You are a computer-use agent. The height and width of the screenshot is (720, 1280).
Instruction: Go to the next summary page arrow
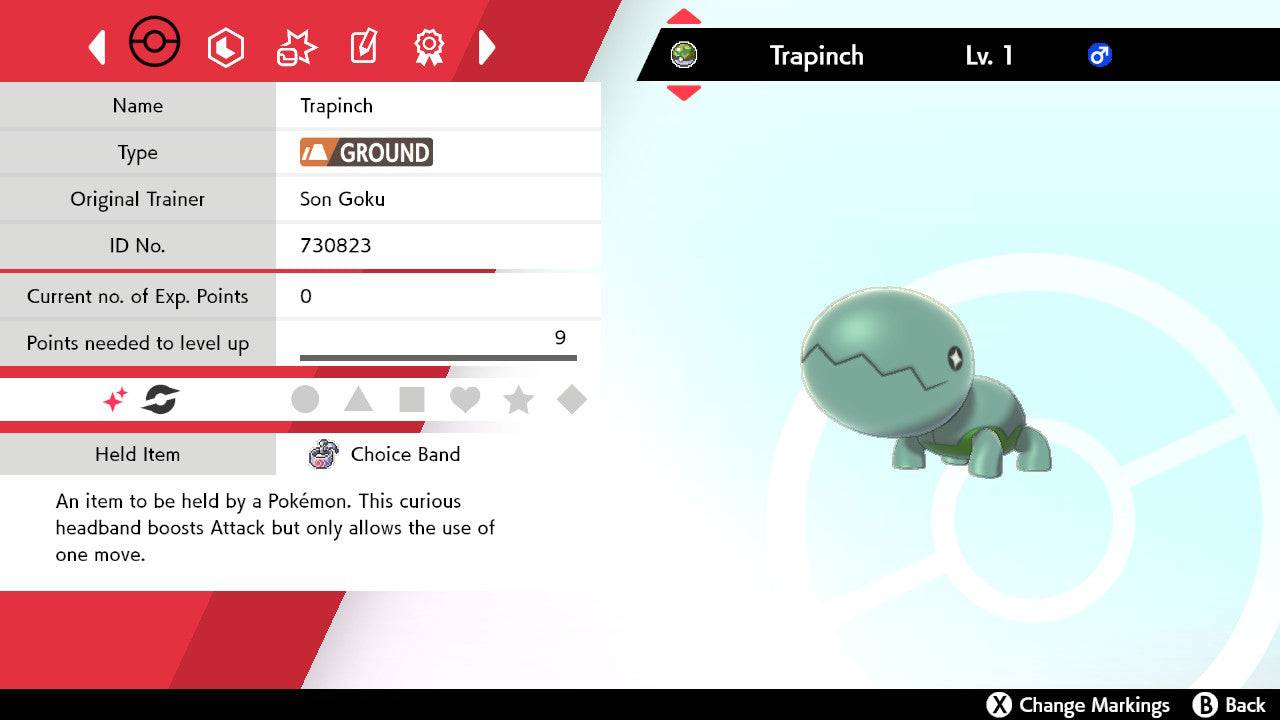tap(487, 47)
